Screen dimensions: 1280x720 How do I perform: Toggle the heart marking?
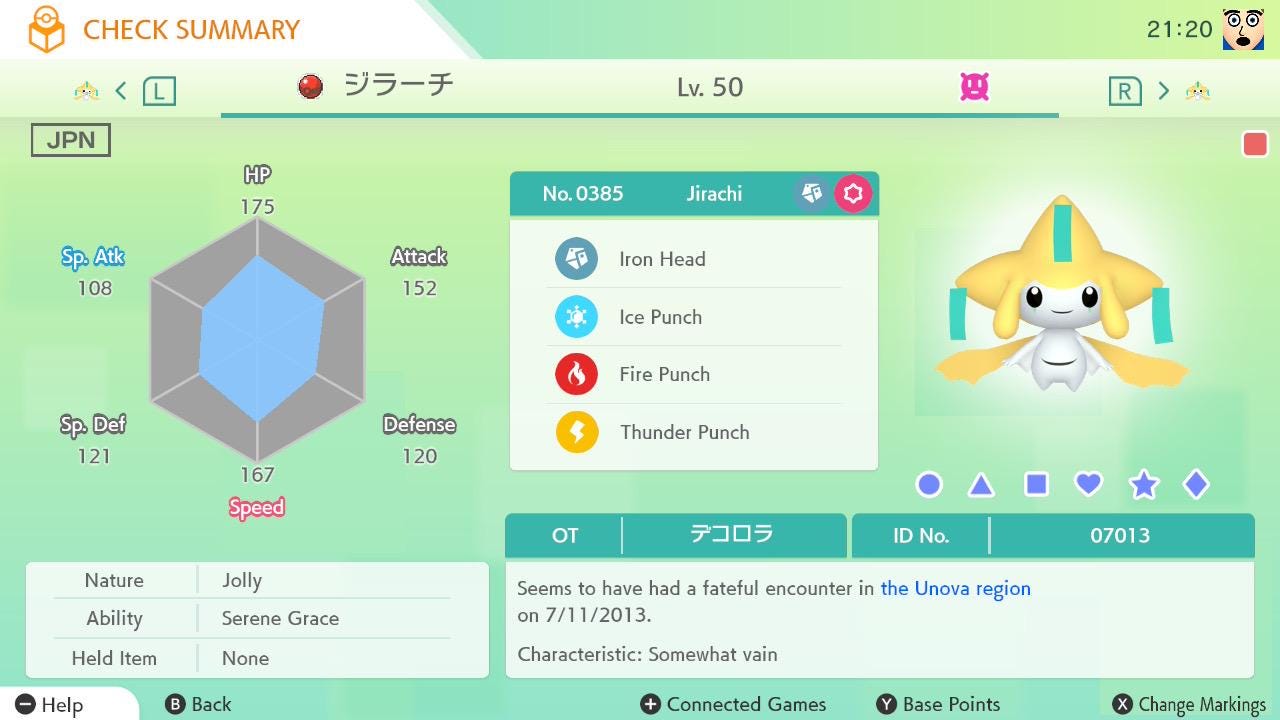[1088, 485]
